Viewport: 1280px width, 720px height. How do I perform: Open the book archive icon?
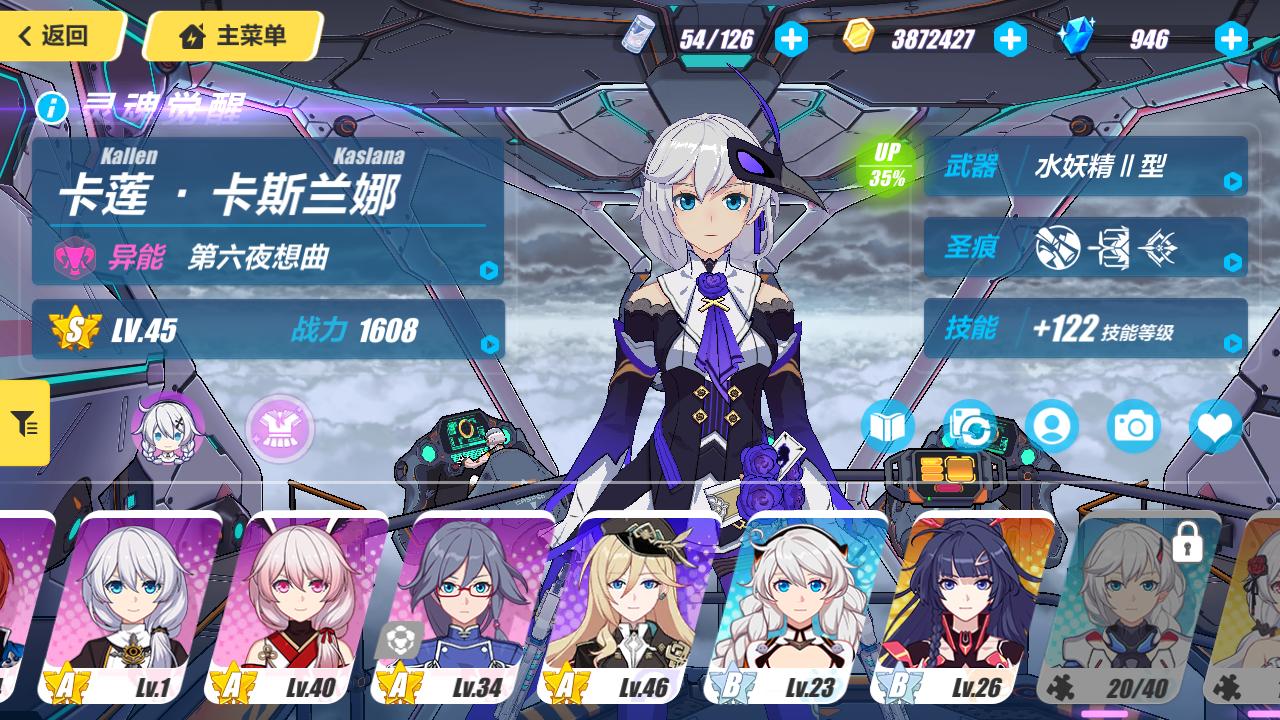pos(887,427)
